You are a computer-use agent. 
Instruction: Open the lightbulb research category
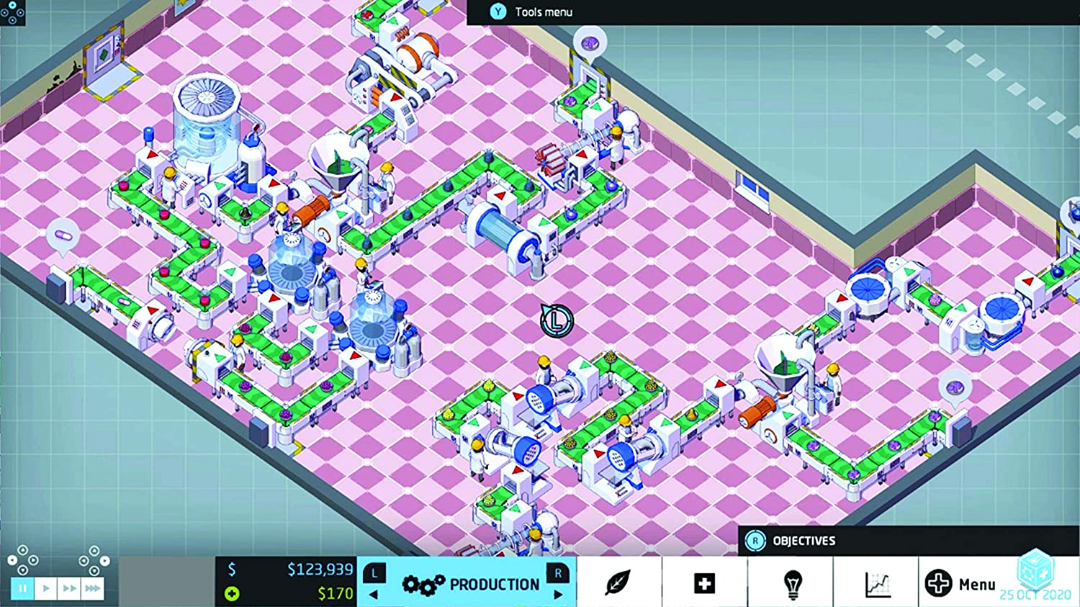791,583
